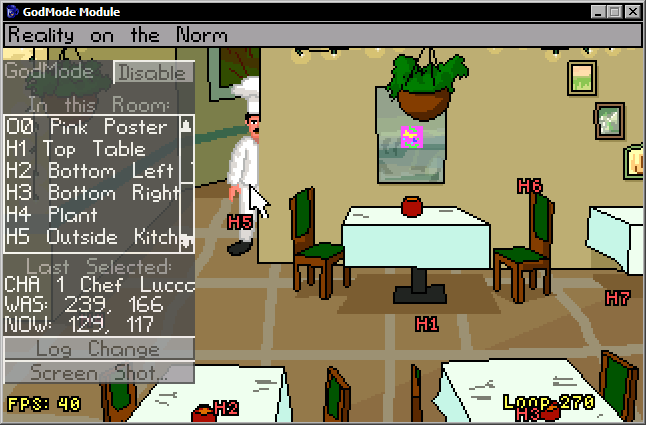Screen dimensions: 646x425
Task: Pick the H3 Bottom Right entry
Action: point(88,193)
